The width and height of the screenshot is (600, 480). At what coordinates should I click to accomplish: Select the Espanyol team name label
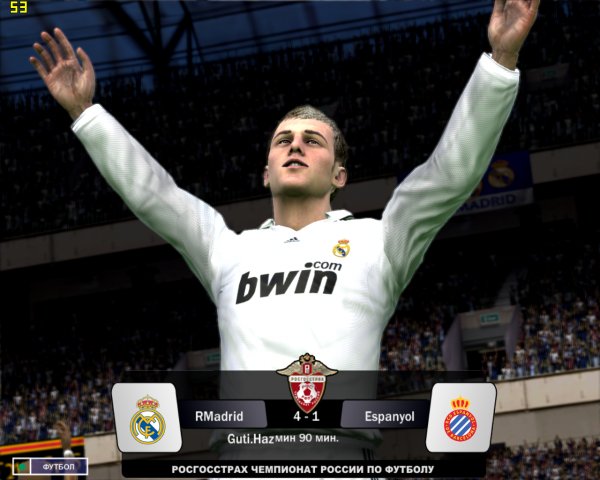(383, 414)
